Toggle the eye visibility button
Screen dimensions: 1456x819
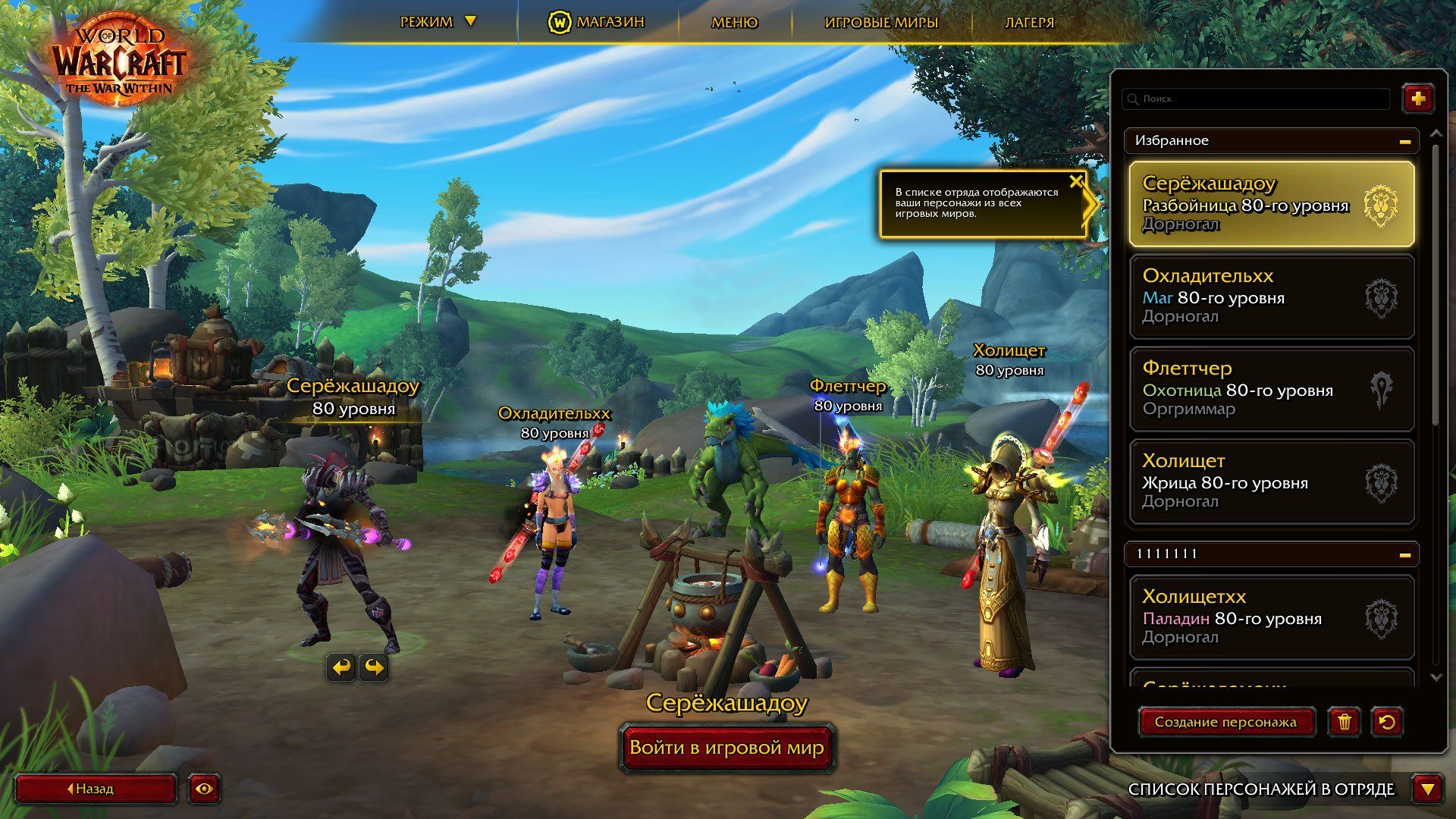coord(204,789)
